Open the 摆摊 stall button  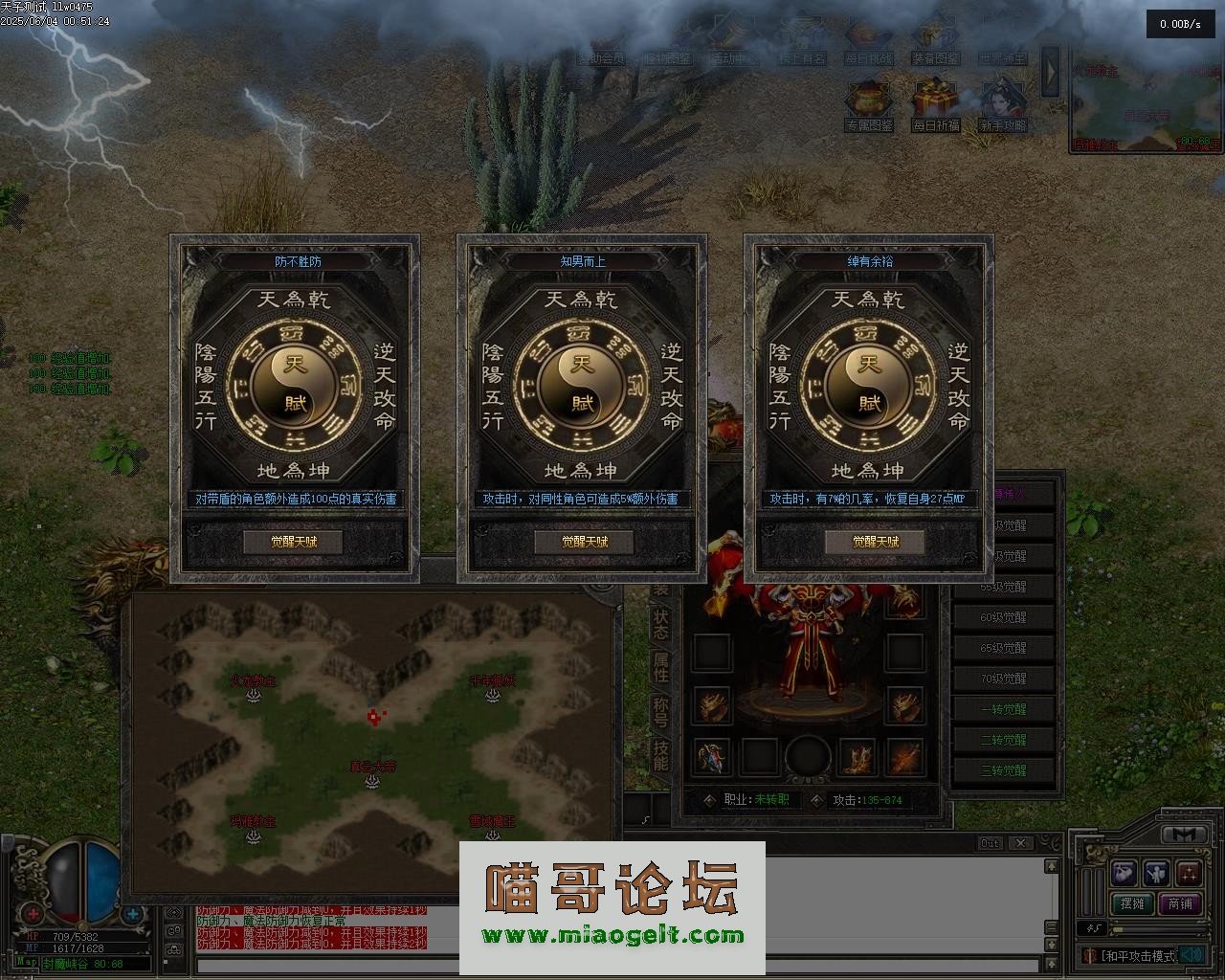1132,903
